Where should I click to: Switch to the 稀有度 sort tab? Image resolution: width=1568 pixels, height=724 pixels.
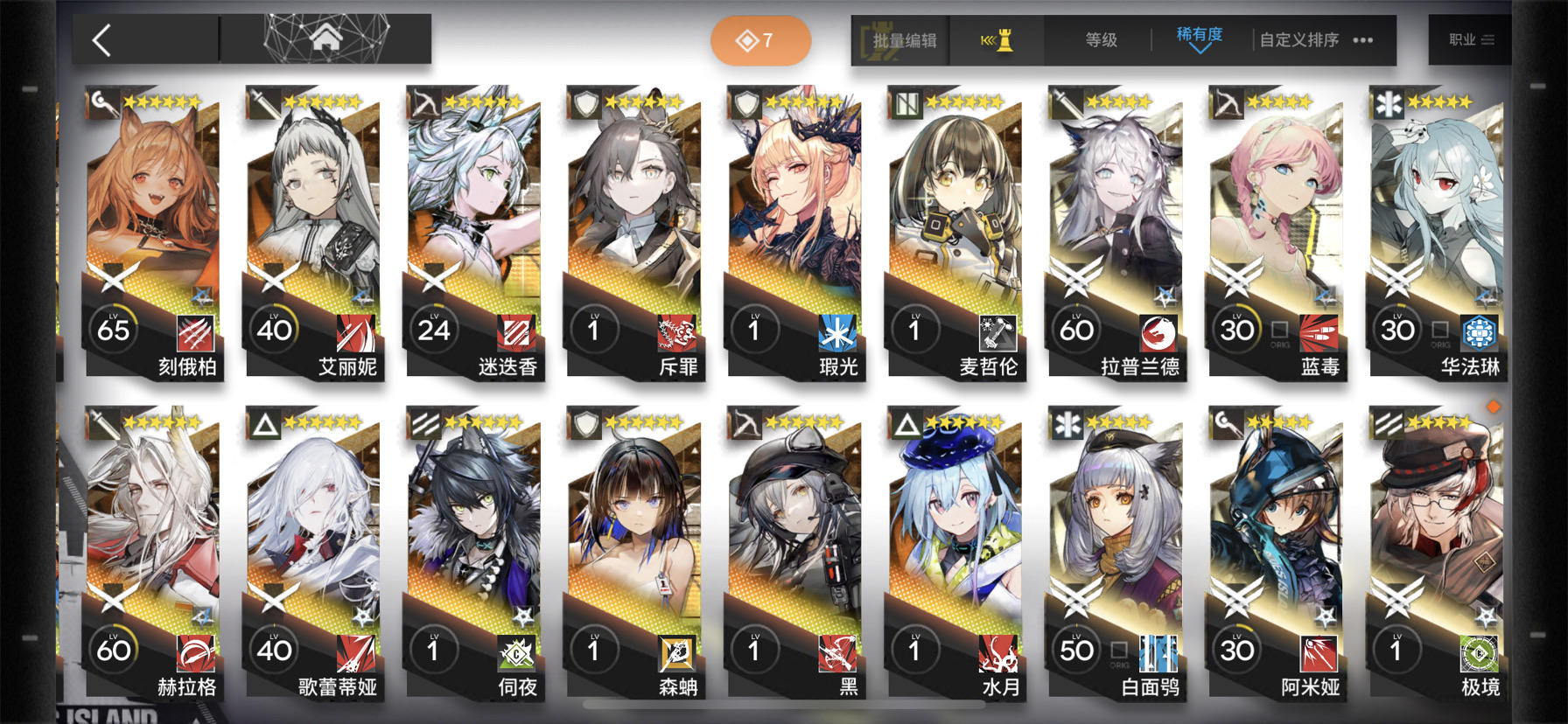click(x=1200, y=35)
